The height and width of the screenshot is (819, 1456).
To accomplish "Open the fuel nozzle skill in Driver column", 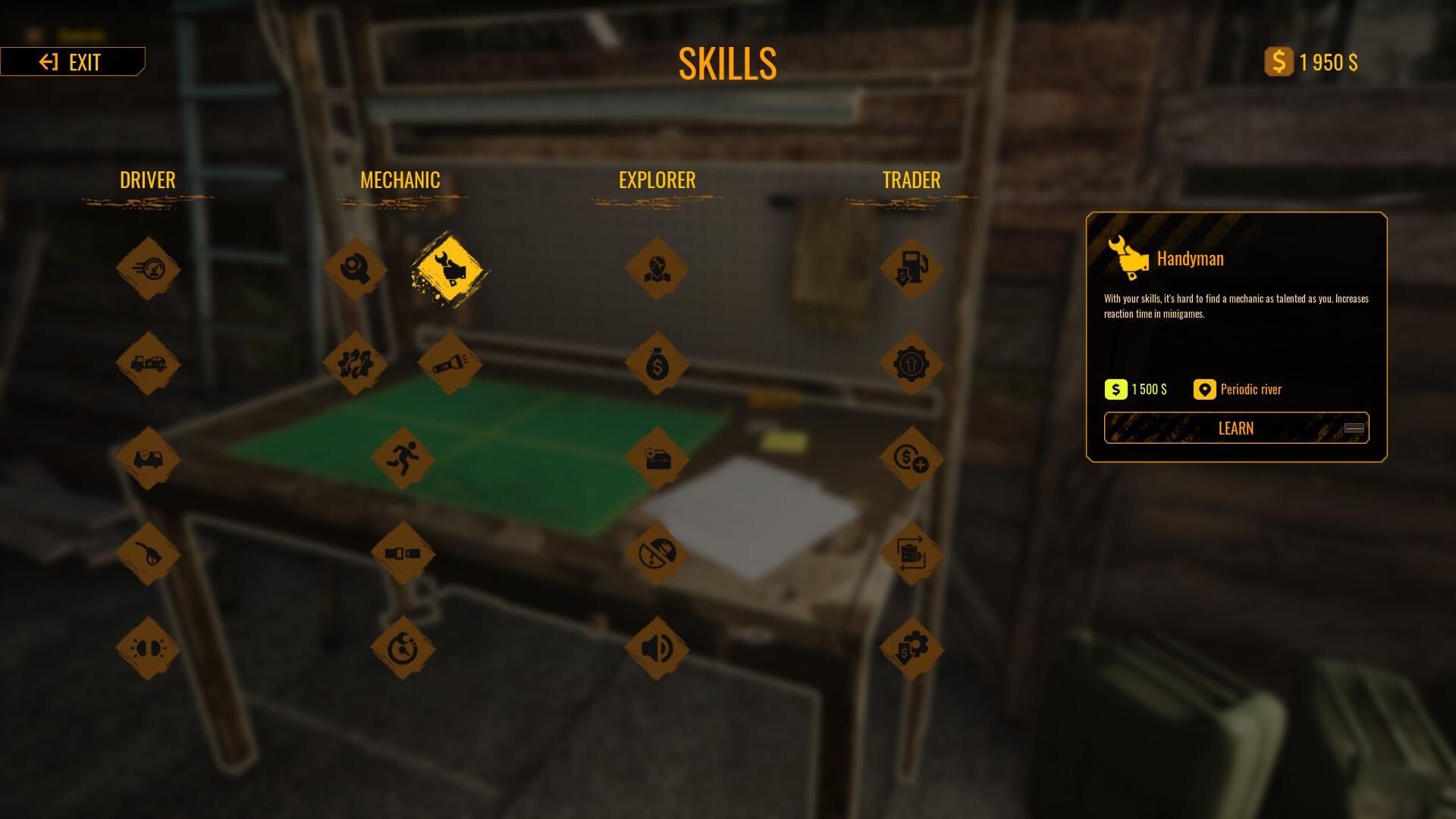I will [148, 554].
